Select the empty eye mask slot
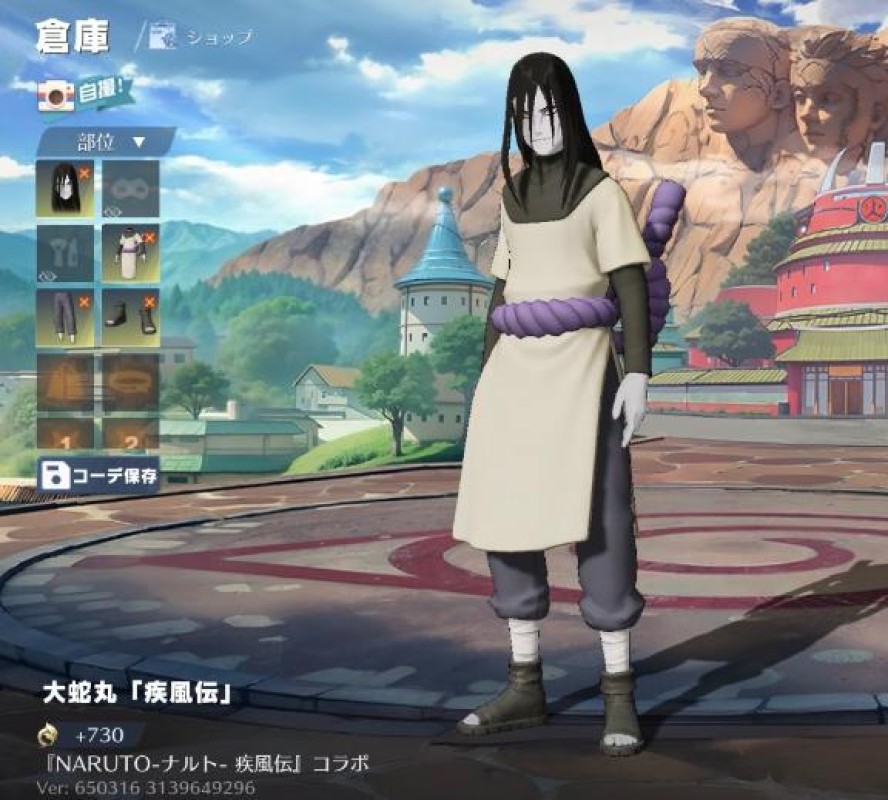The height and width of the screenshot is (800, 888). pos(130,188)
